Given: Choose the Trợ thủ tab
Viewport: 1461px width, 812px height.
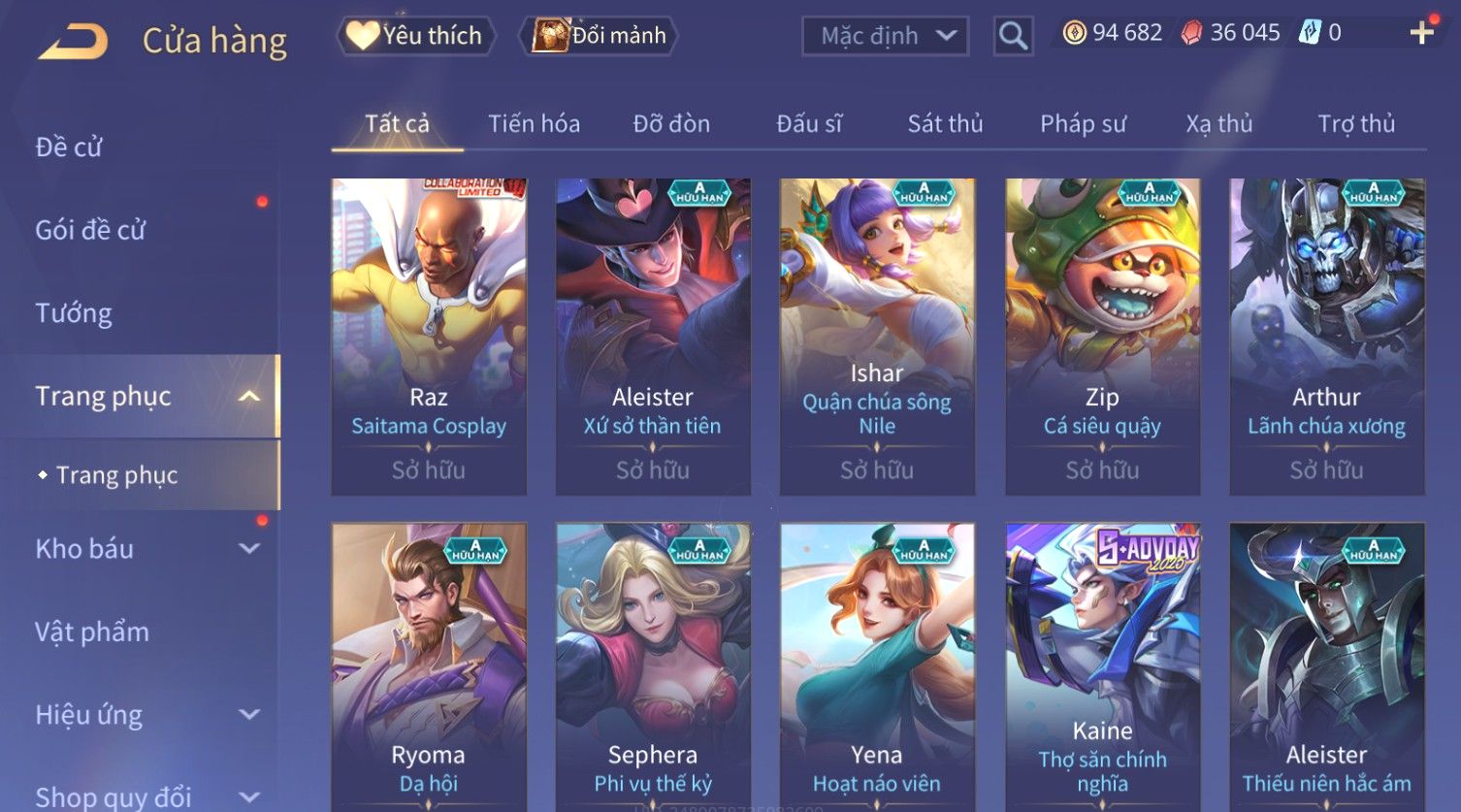Looking at the screenshot, I should [1355, 124].
